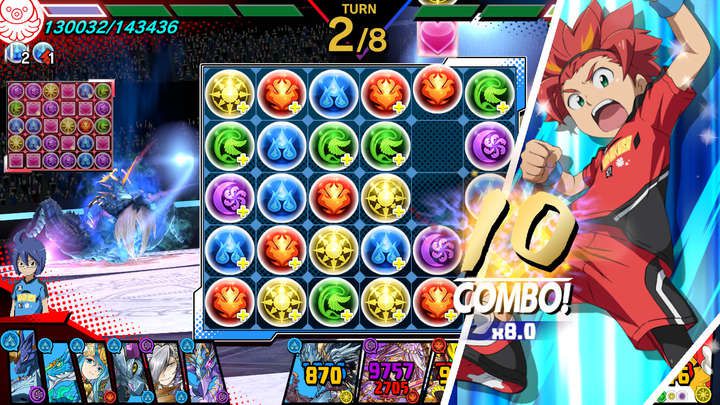Choose the wood orb between two light orbs
The image size is (720, 405).
(333, 297)
